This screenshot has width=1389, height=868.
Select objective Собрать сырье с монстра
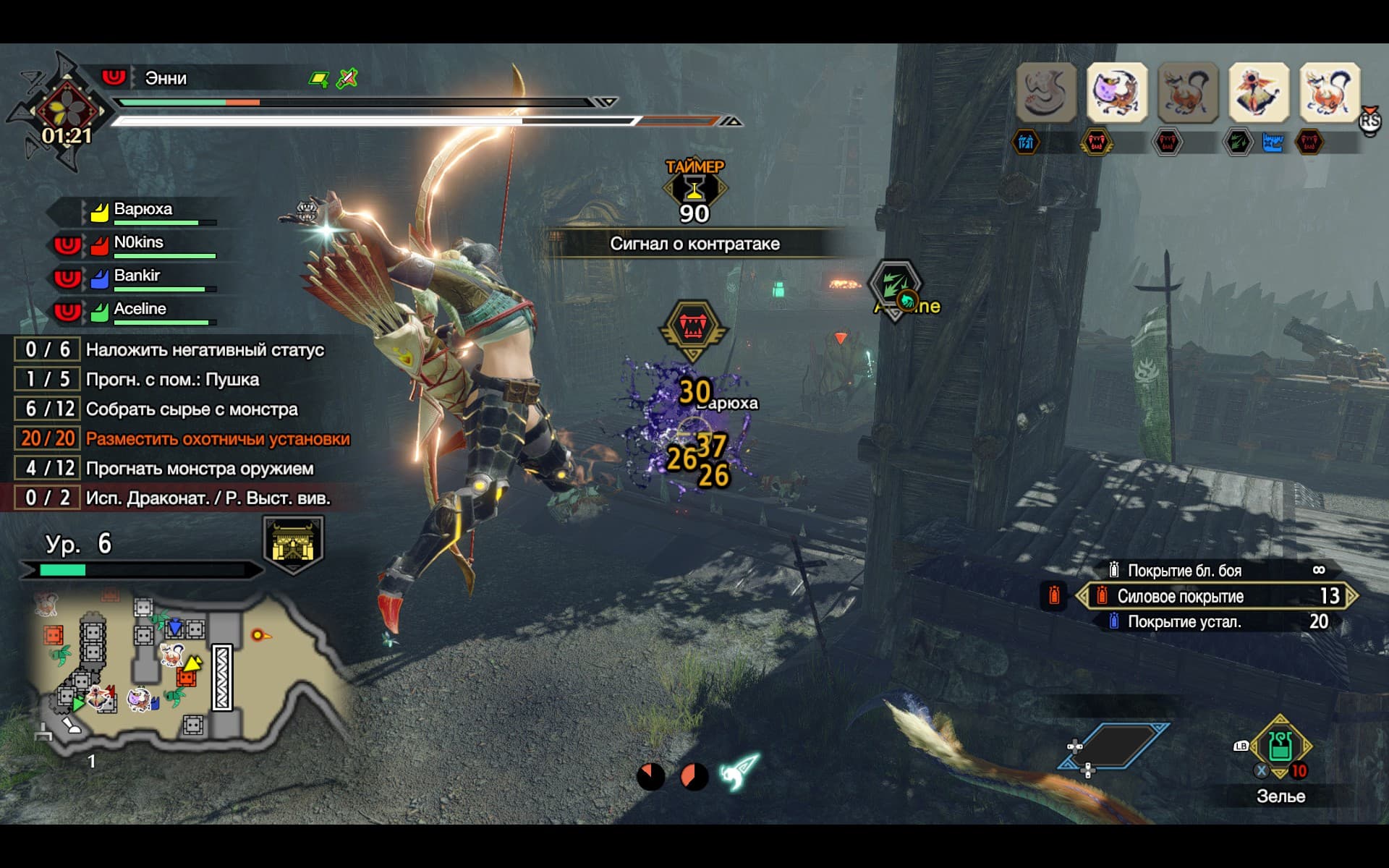pyautogui.click(x=192, y=409)
